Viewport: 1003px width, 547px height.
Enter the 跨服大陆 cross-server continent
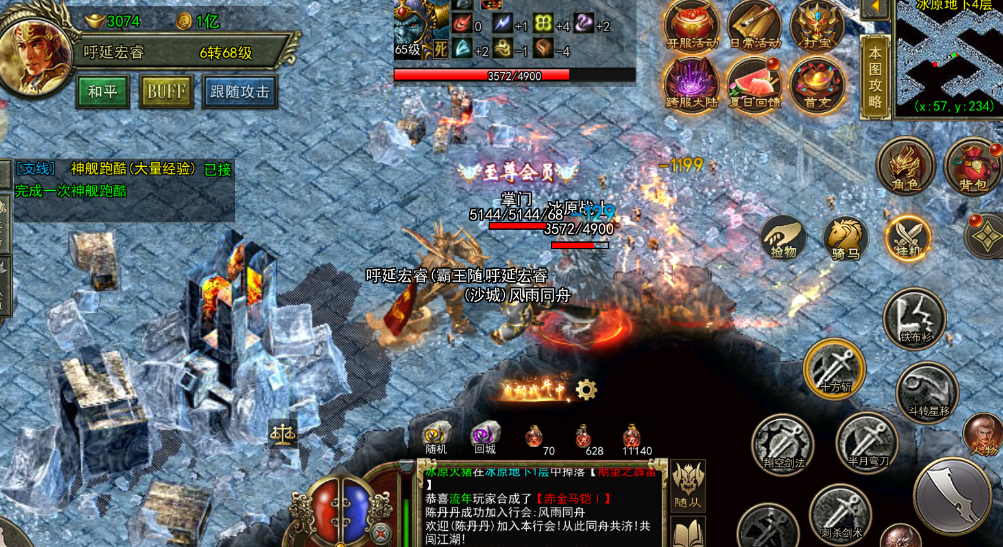click(x=692, y=84)
